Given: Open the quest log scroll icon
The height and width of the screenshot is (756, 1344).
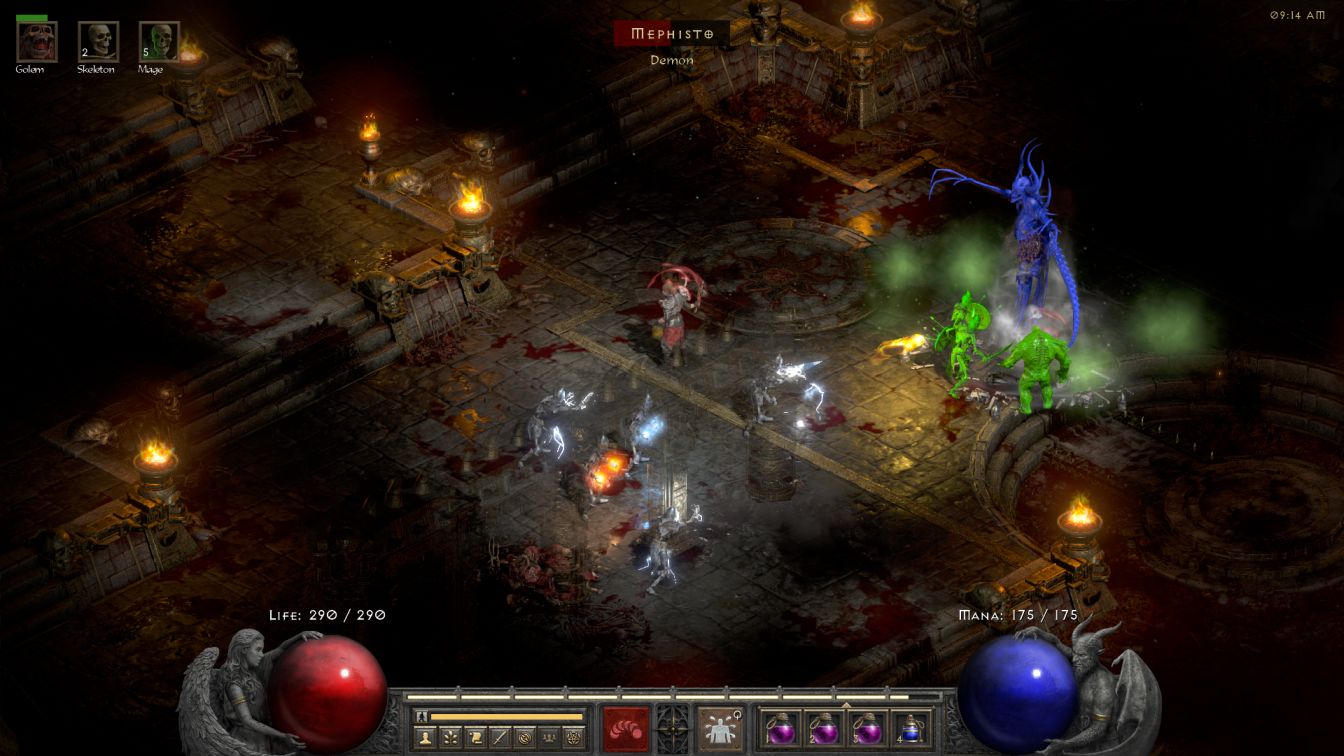Looking at the screenshot, I should click(x=475, y=737).
